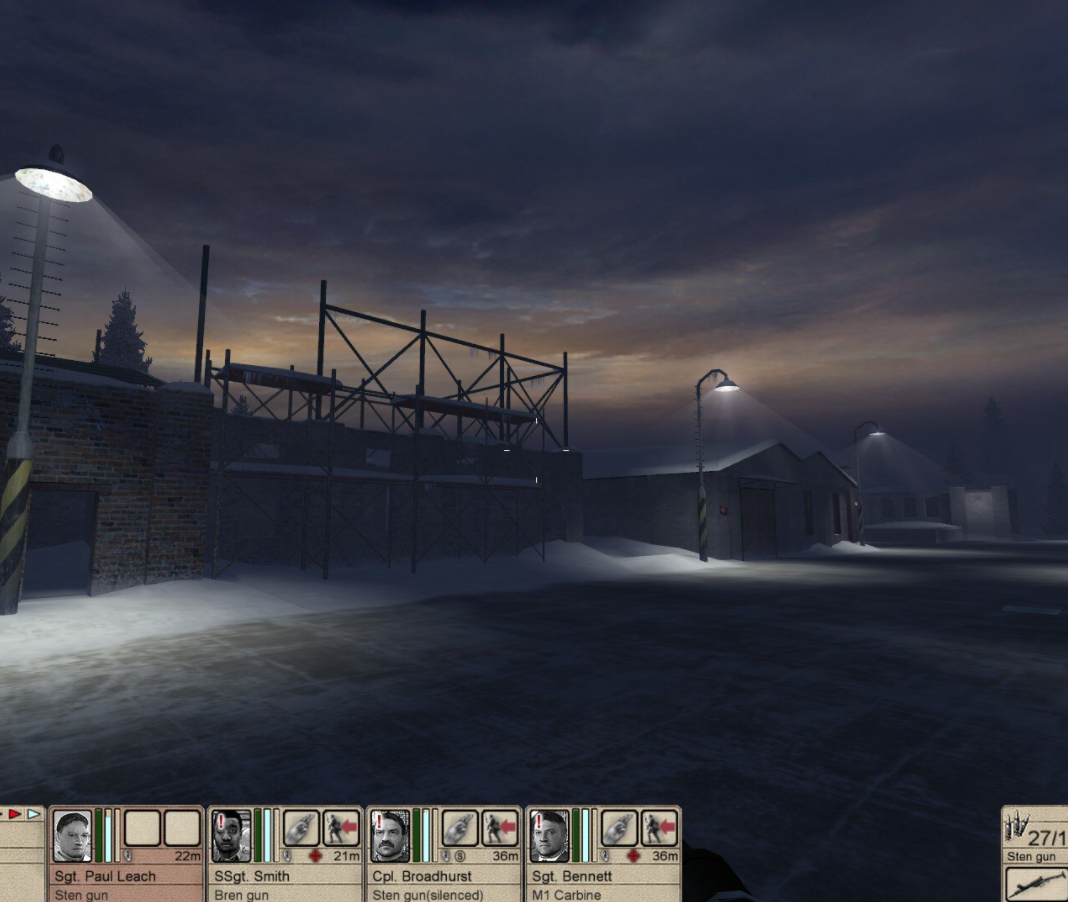Click the light blue arrow control

[x=34, y=814]
